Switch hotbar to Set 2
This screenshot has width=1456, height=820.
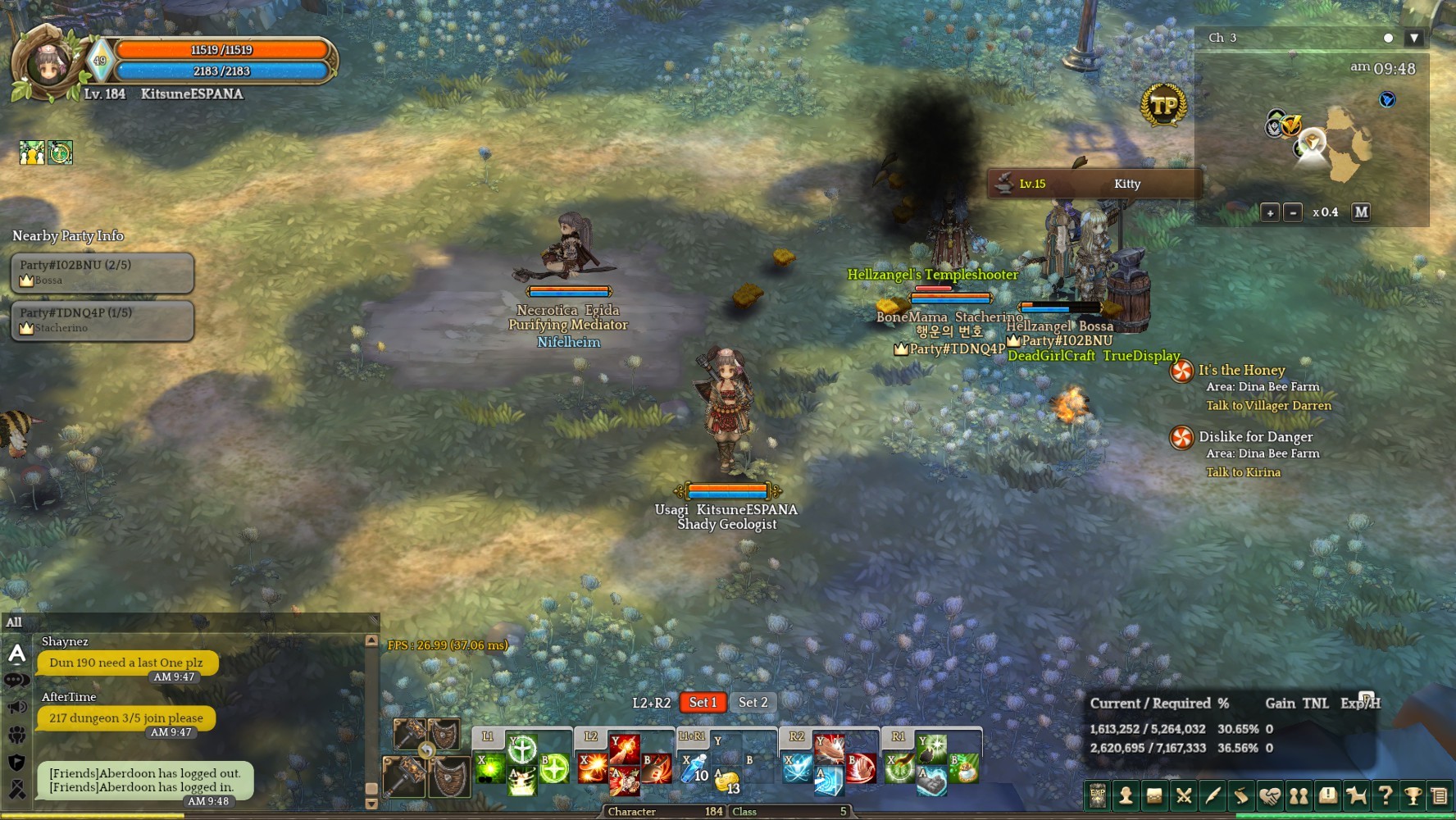(x=753, y=702)
